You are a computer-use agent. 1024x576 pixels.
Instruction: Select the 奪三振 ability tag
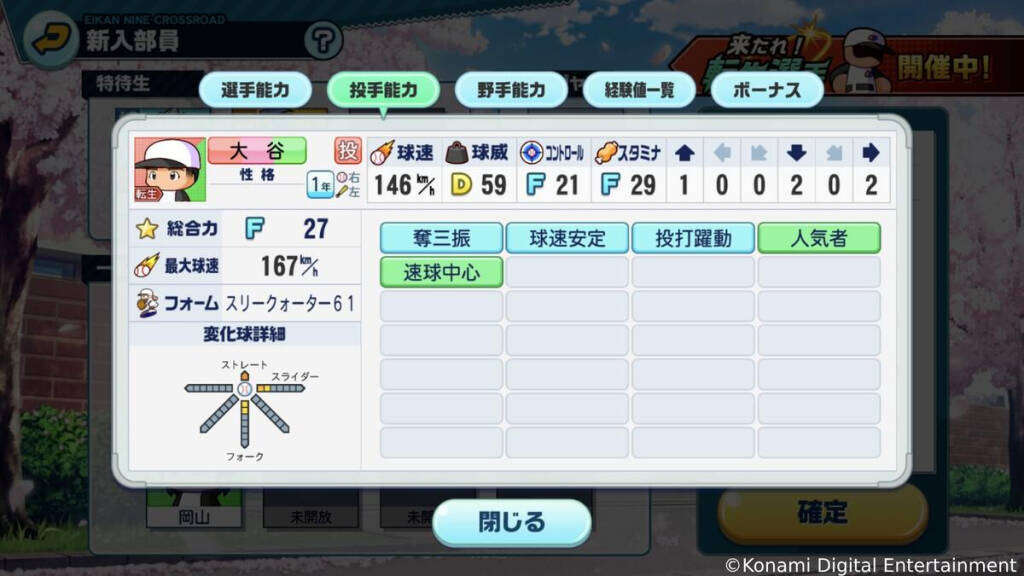coord(441,238)
